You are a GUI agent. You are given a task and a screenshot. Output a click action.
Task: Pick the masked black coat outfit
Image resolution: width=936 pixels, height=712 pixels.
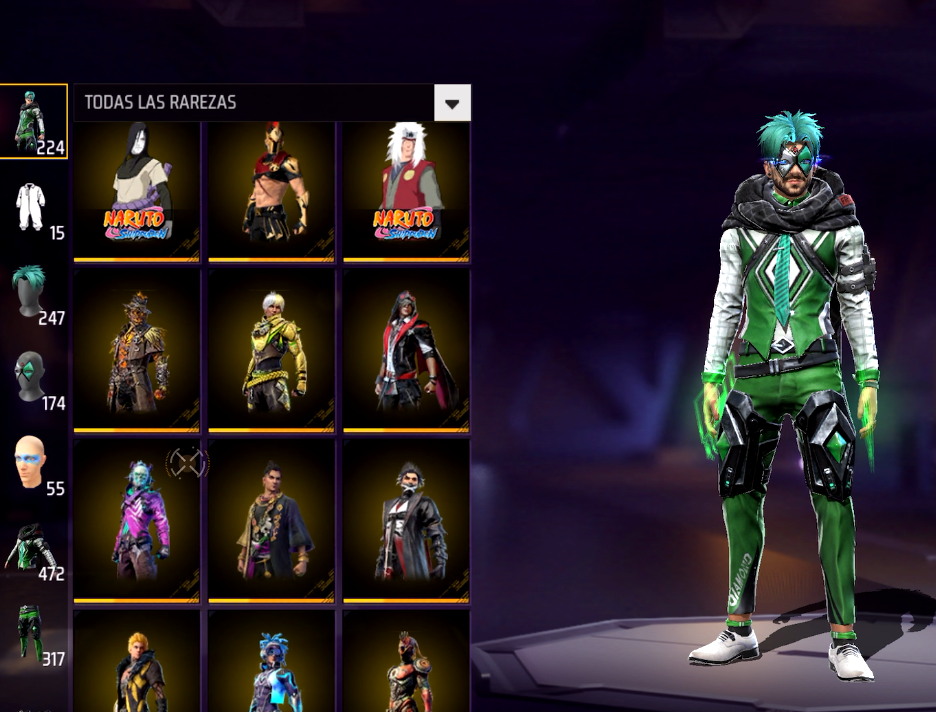(406, 520)
